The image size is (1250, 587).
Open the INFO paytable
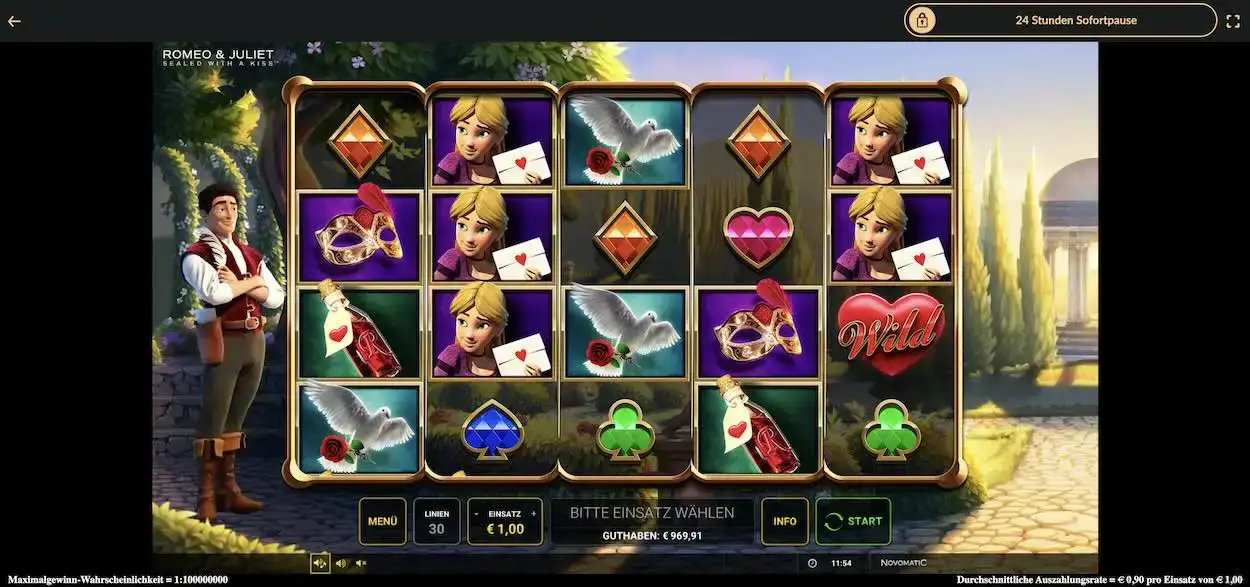[785, 521]
